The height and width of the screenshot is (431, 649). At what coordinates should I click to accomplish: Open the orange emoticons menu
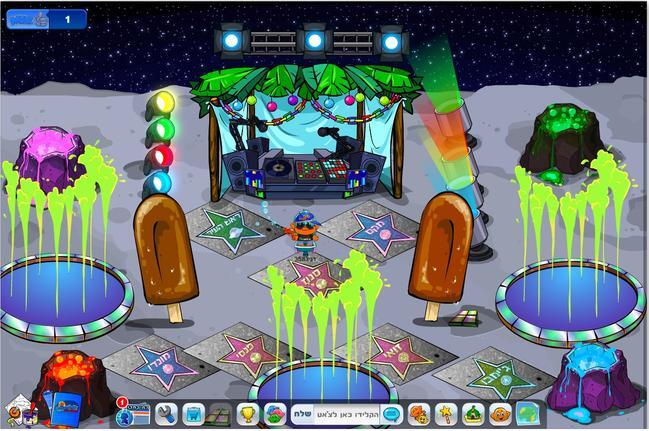pos(418,412)
